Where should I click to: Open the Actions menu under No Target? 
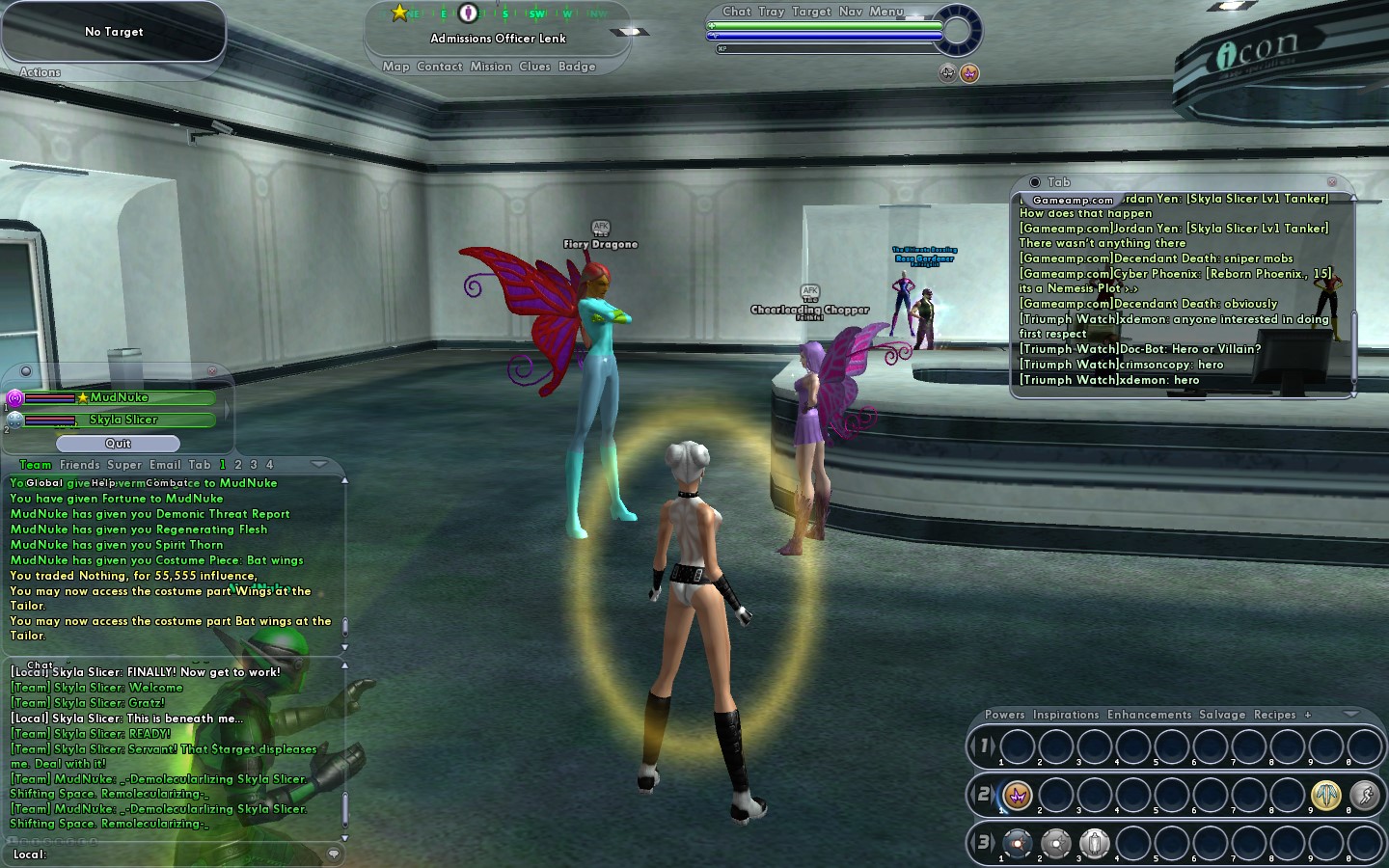(x=40, y=72)
